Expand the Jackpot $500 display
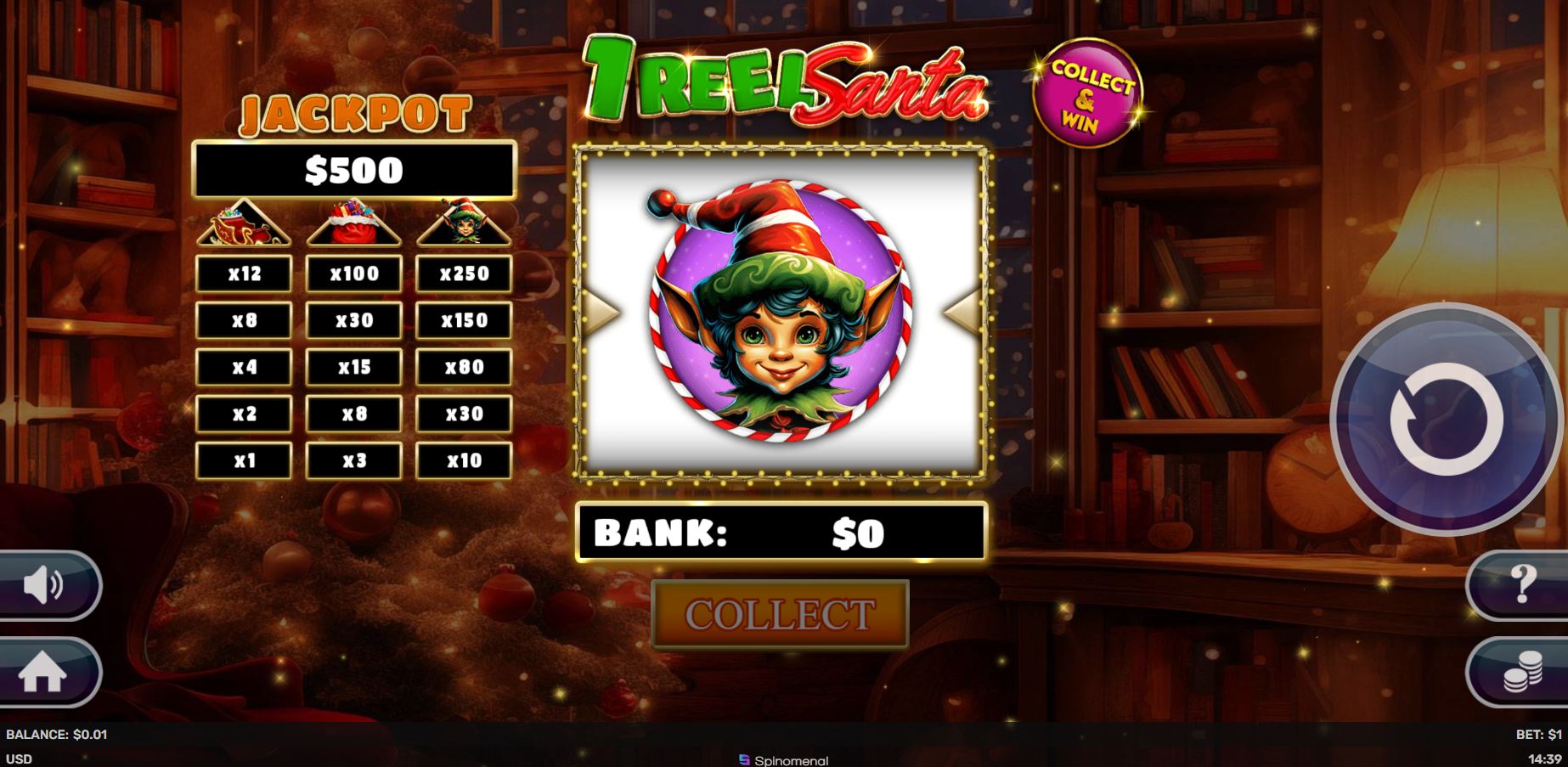 357,169
